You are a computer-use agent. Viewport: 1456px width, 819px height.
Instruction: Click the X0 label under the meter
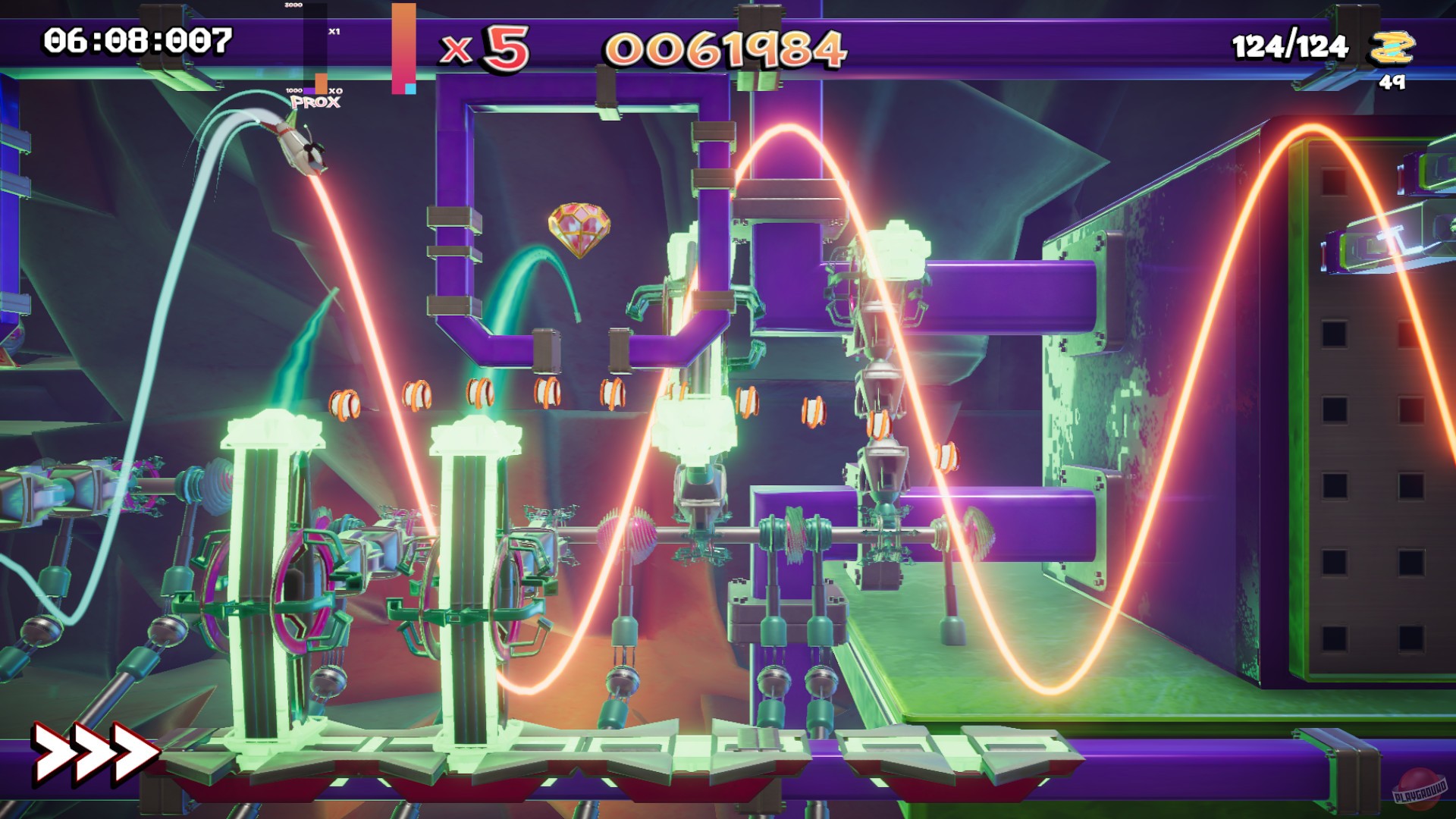(x=337, y=92)
